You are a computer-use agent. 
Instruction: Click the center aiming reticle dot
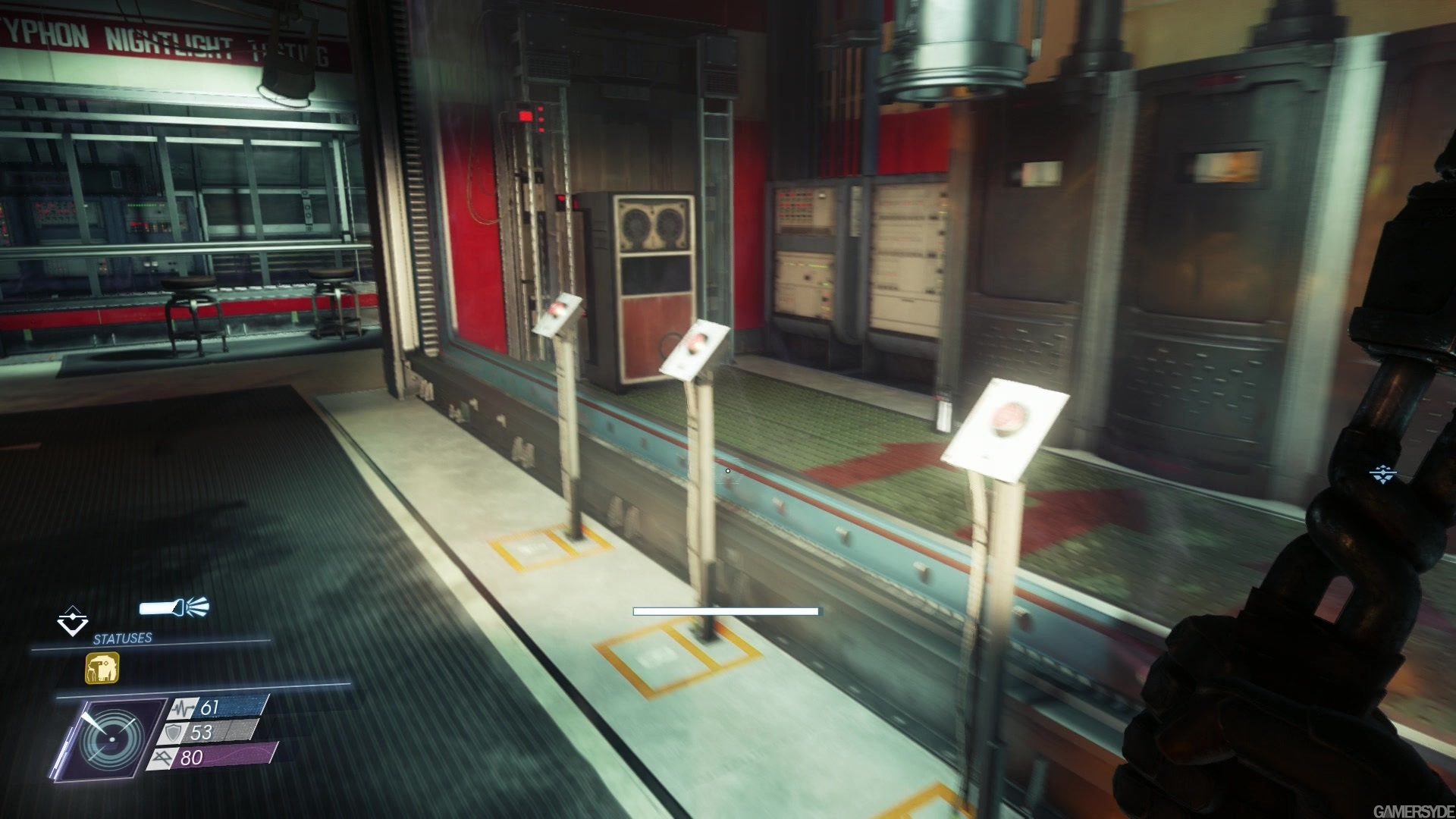coord(727,470)
